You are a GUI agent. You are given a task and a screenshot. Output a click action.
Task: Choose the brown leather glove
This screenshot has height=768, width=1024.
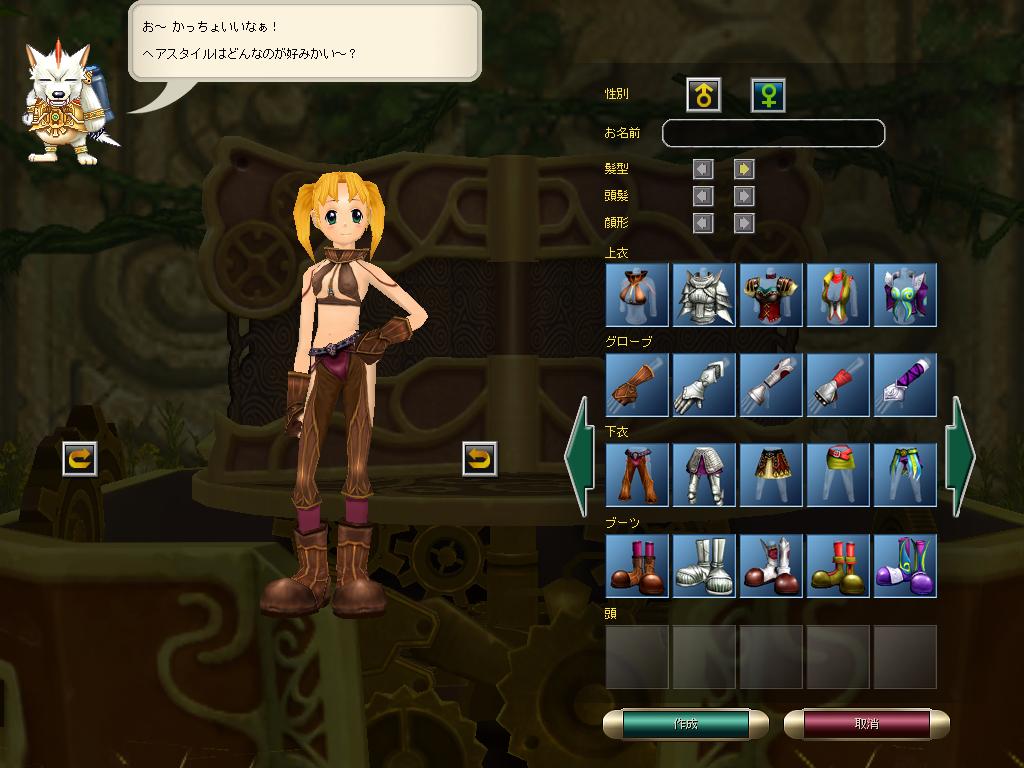637,385
